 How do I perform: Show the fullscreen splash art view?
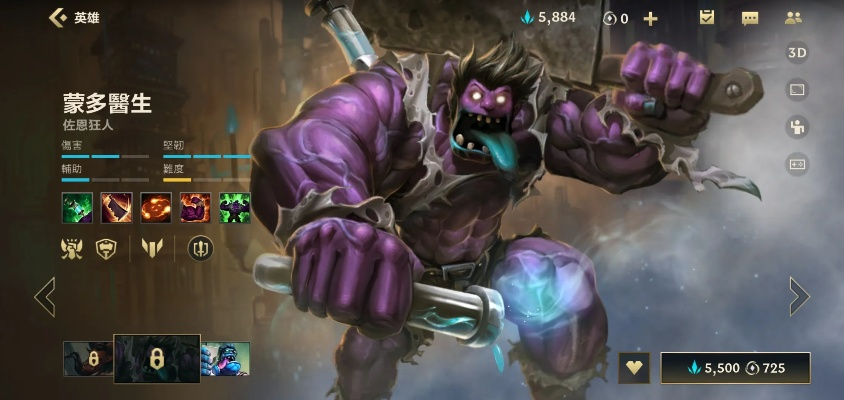[x=797, y=90]
